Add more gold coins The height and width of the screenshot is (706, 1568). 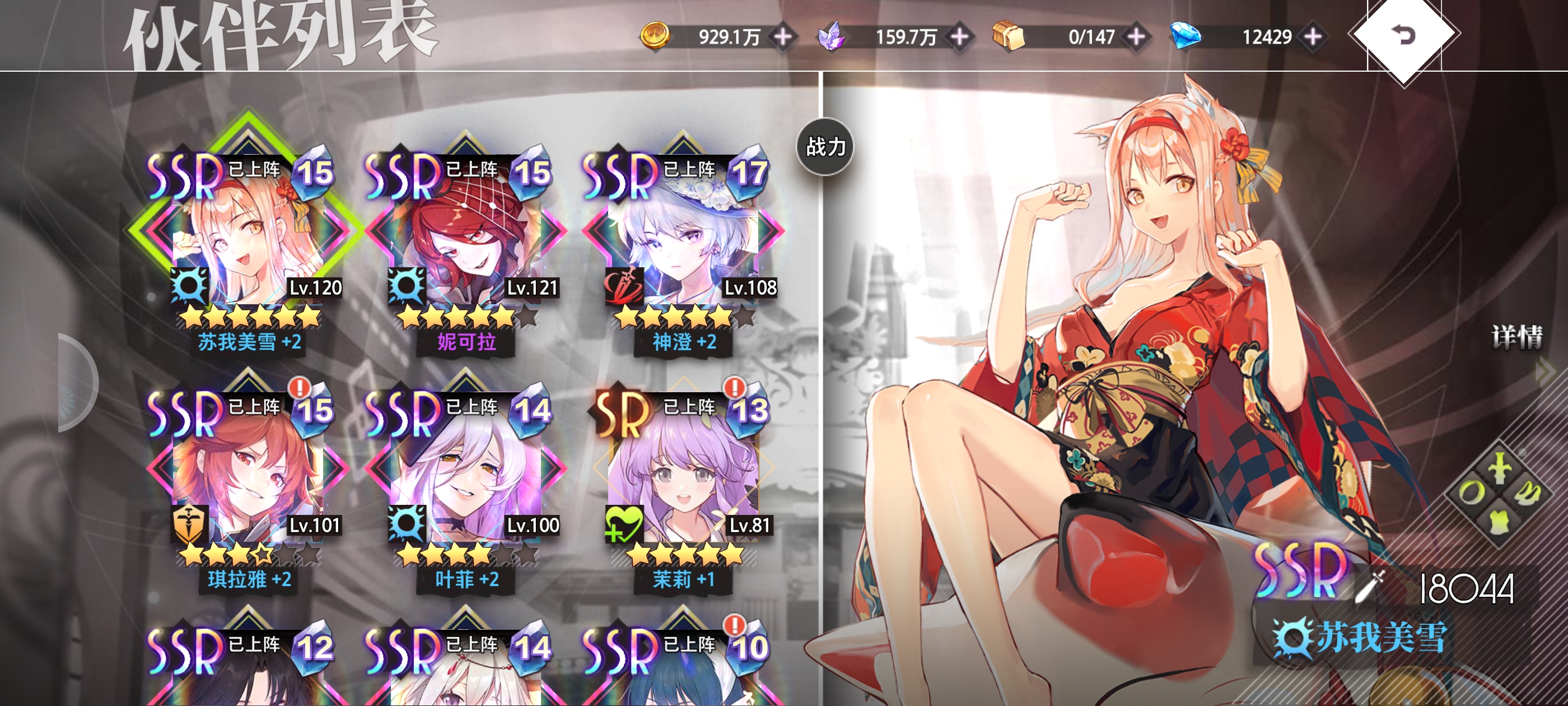[x=783, y=36]
